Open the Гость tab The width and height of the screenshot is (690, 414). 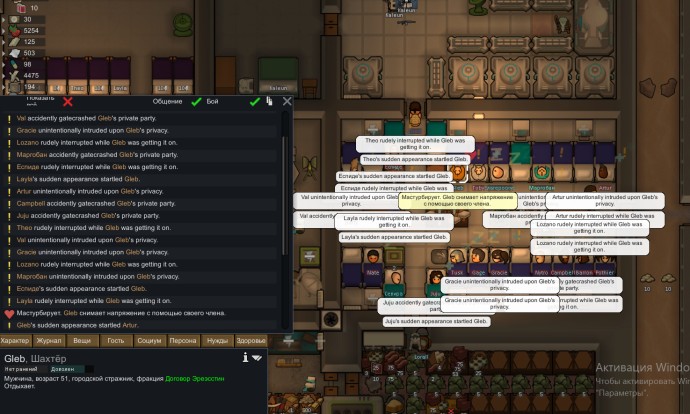(x=116, y=341)
